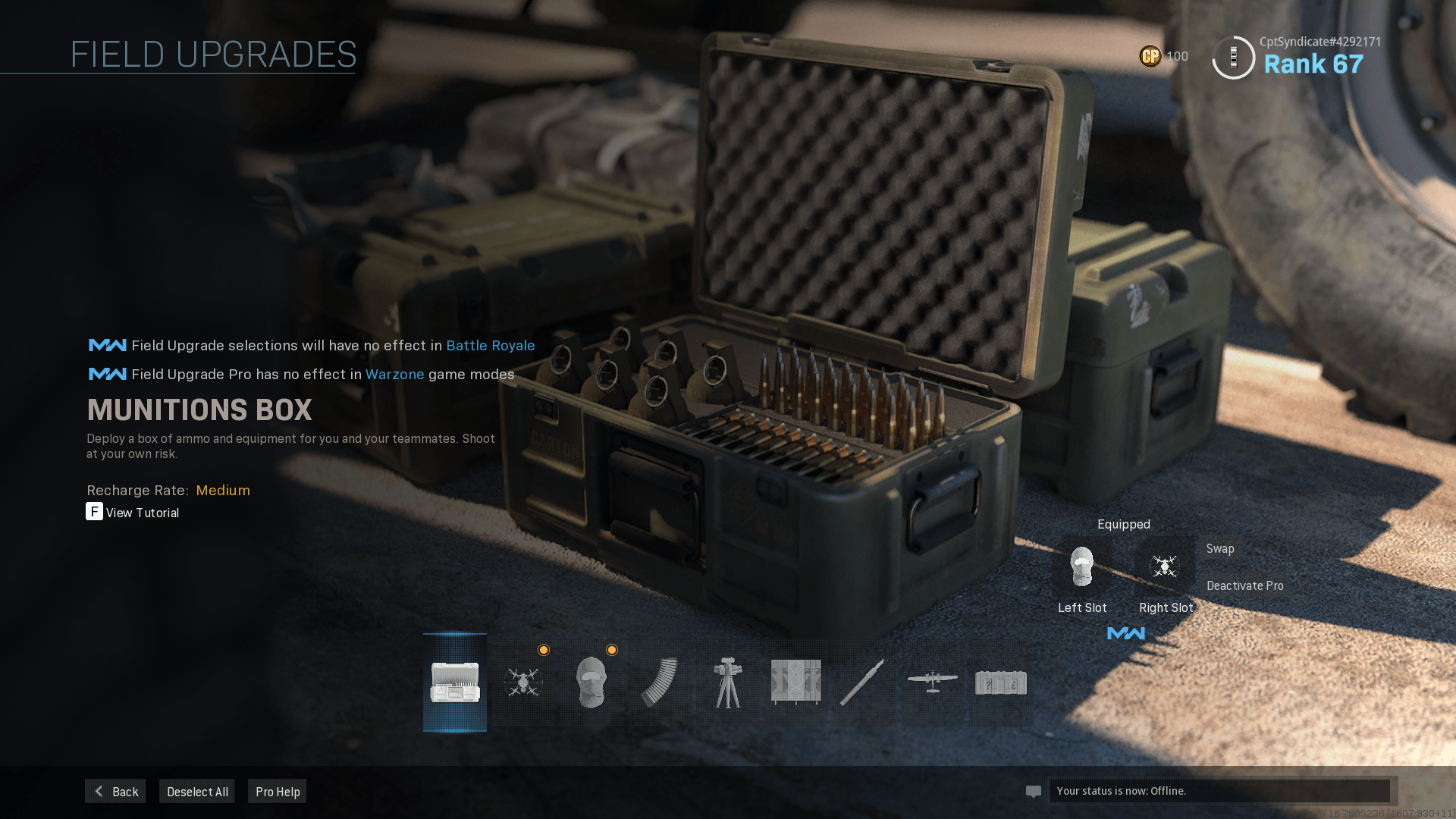Click Deselect All
Image resolution: width=1456 pixels, height=819 pixels.
(197, 791)
